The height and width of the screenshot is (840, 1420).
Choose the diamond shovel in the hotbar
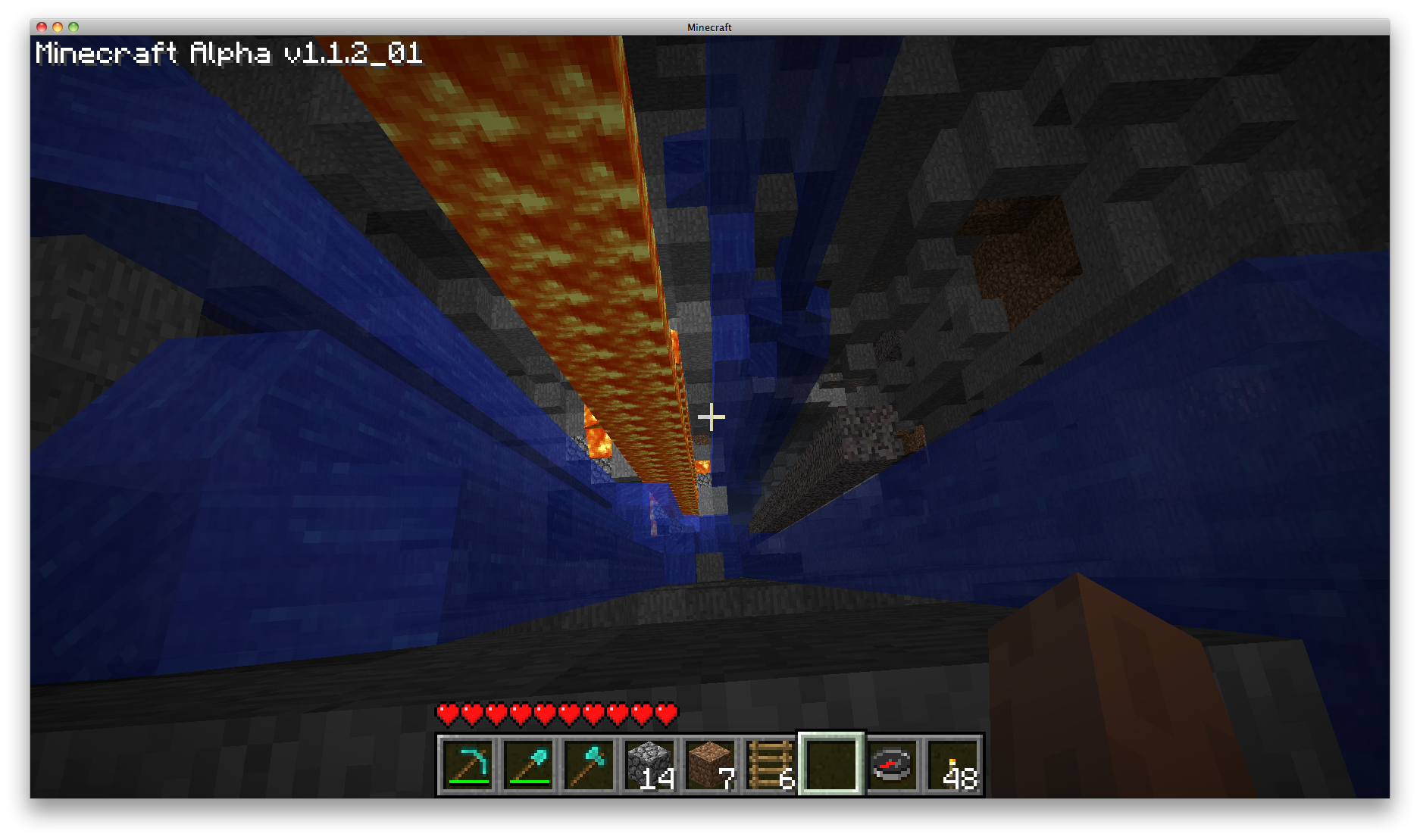tap(528, 765)
